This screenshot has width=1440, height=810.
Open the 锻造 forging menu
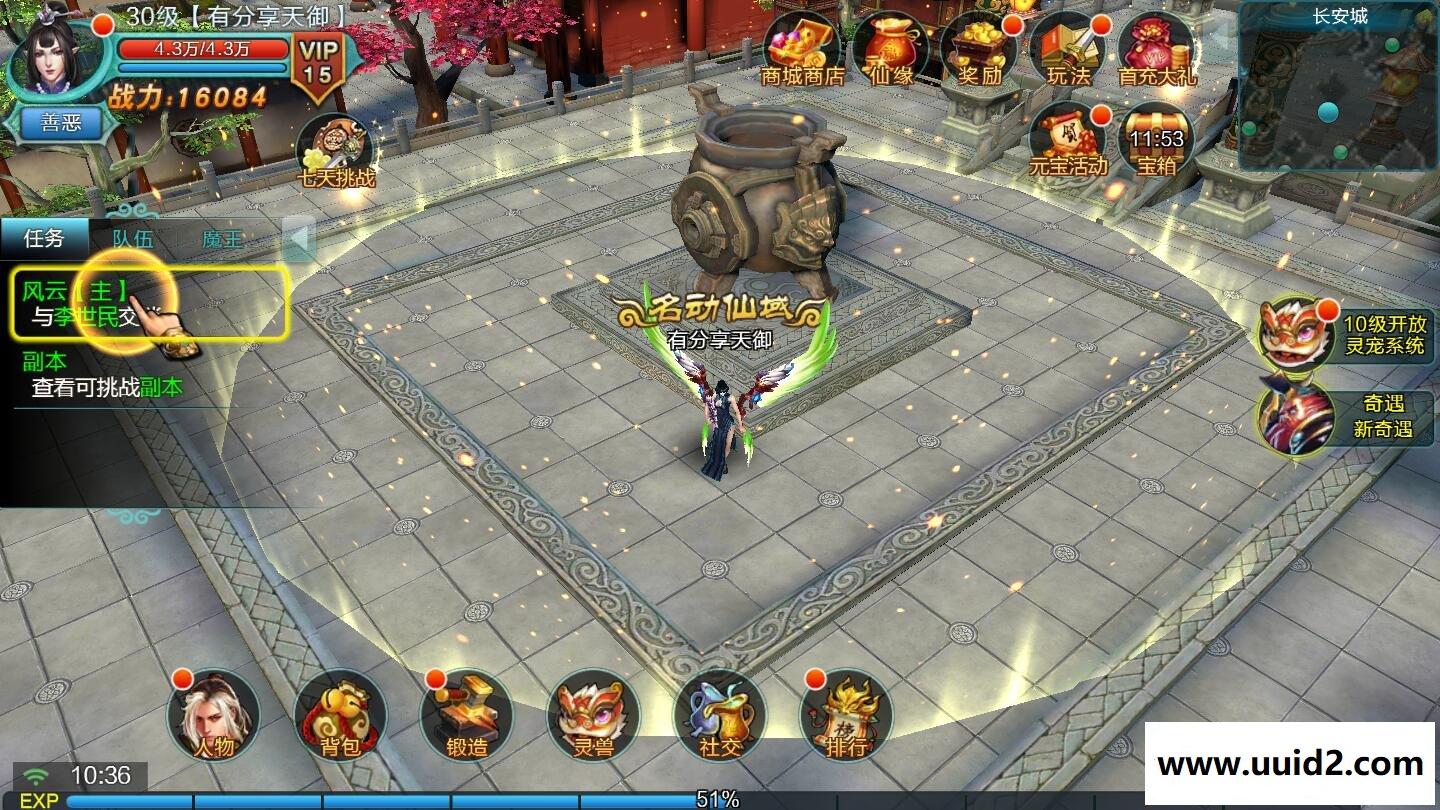[466, 717]
